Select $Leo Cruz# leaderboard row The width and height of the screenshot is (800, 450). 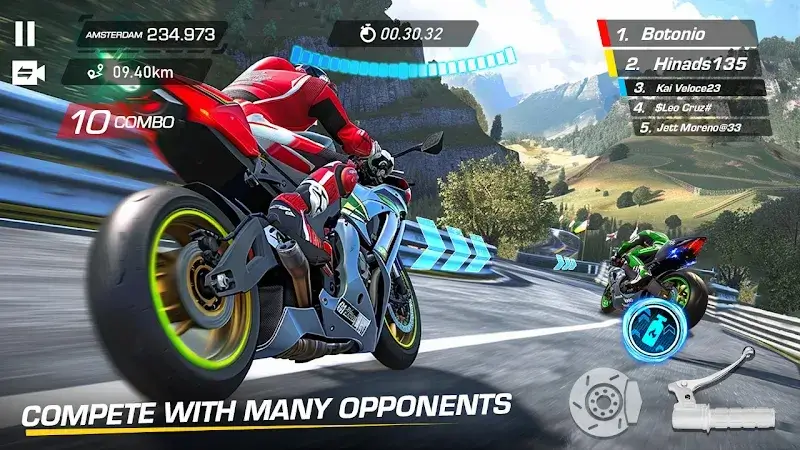pos(698,108)
